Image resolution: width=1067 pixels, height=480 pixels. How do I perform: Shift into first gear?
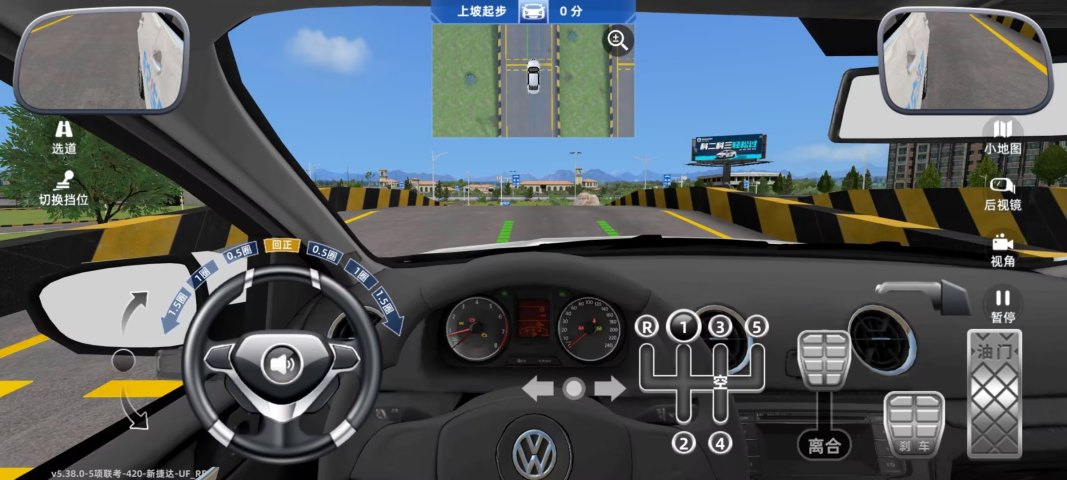684,326
